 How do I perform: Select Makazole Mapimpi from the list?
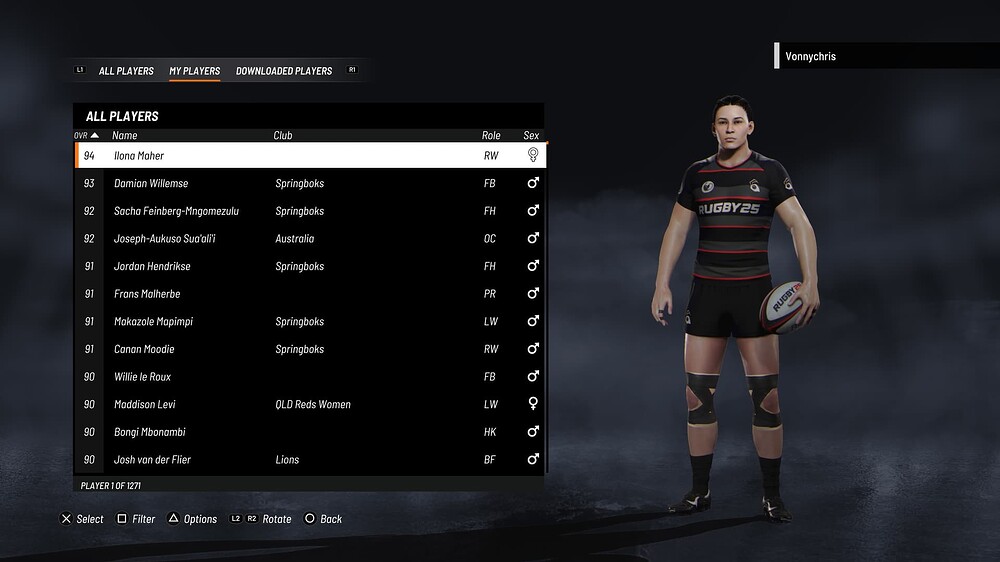pyautogui.click(x=310, y=322)
